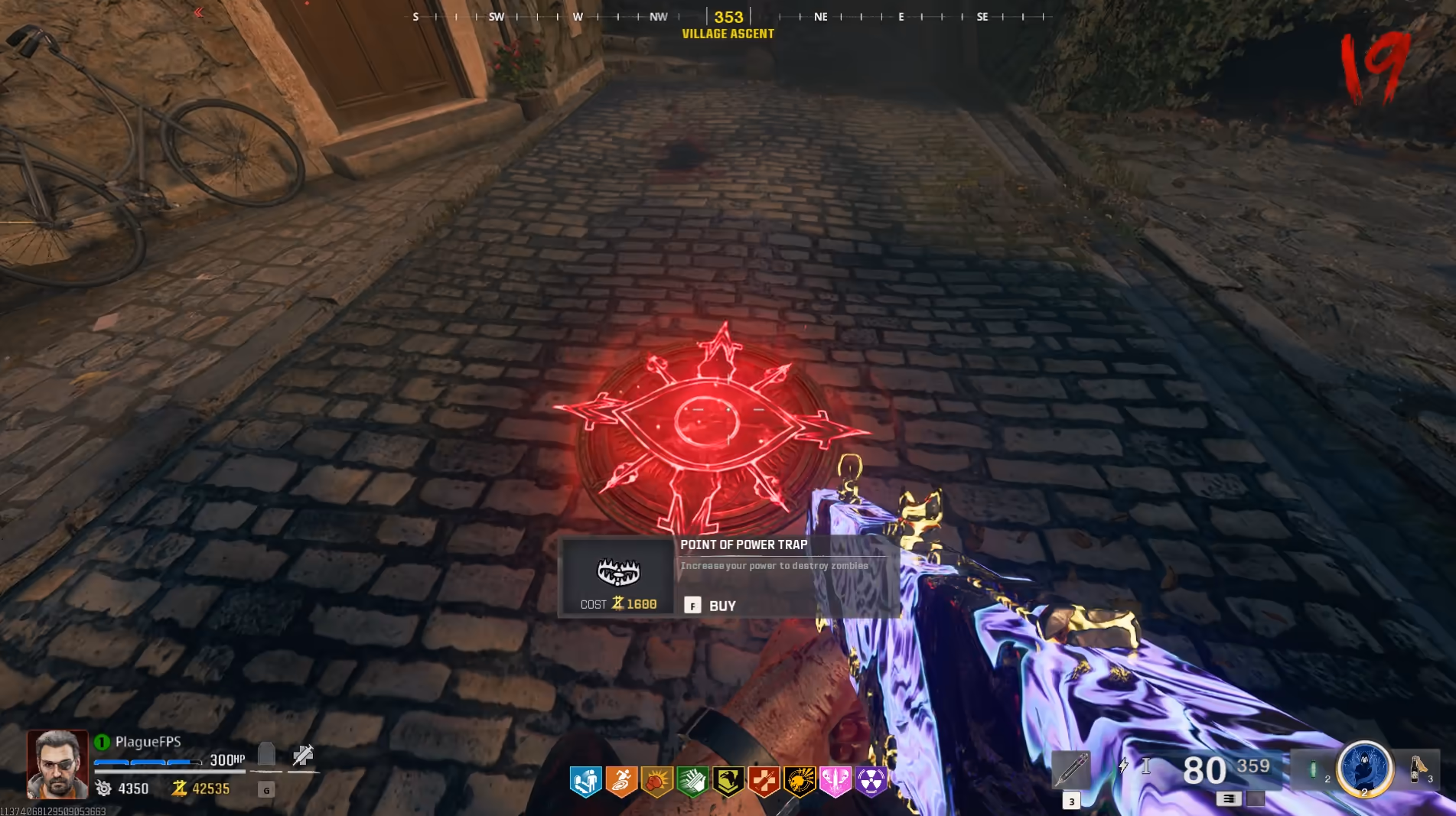Screen dimensions: 1456x816
Task: Activate the hooded figure field upgrade
Action: coord(1364,768)
